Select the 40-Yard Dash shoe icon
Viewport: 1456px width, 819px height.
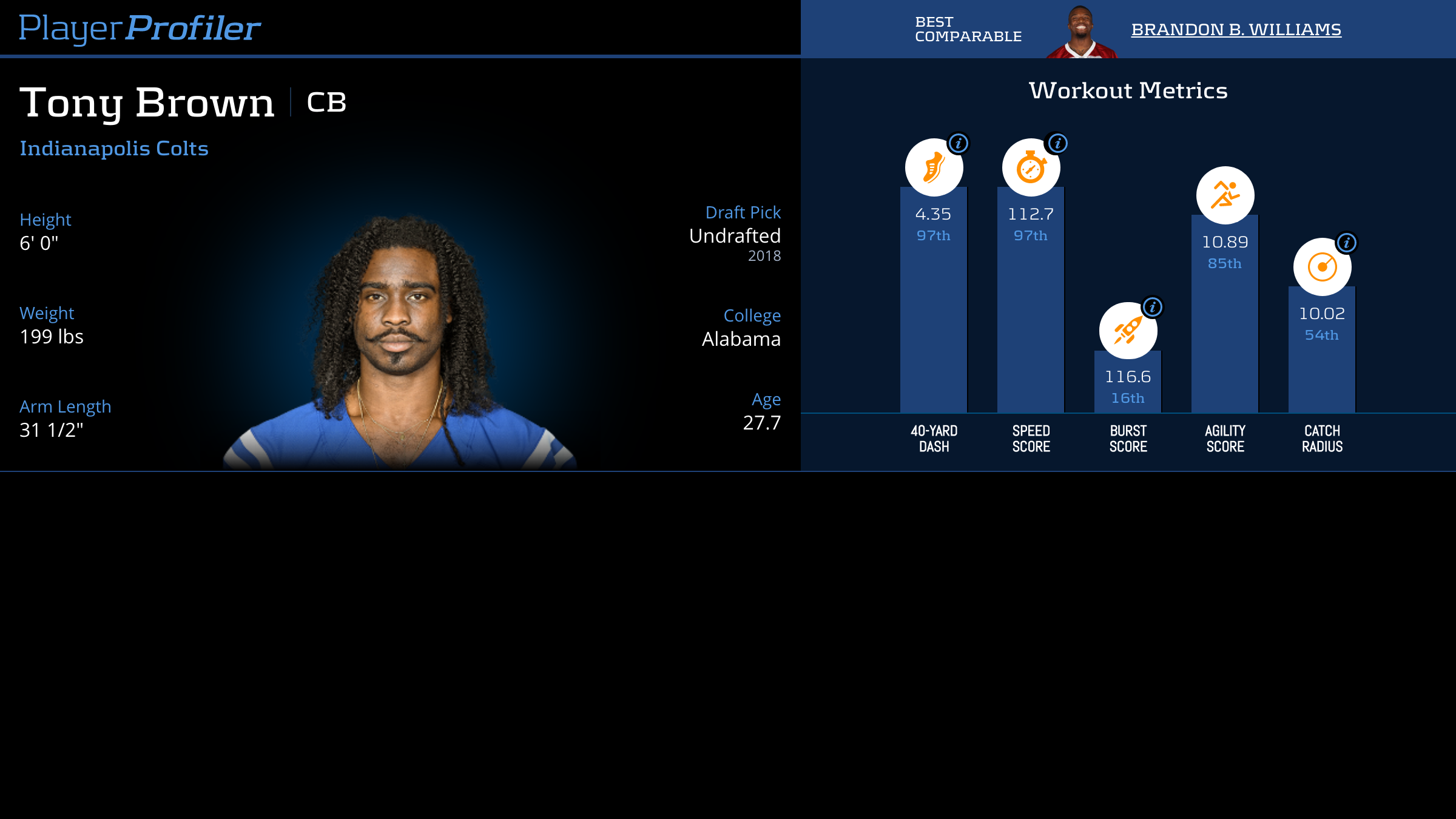pyautogui.click(x=933, y=168)
